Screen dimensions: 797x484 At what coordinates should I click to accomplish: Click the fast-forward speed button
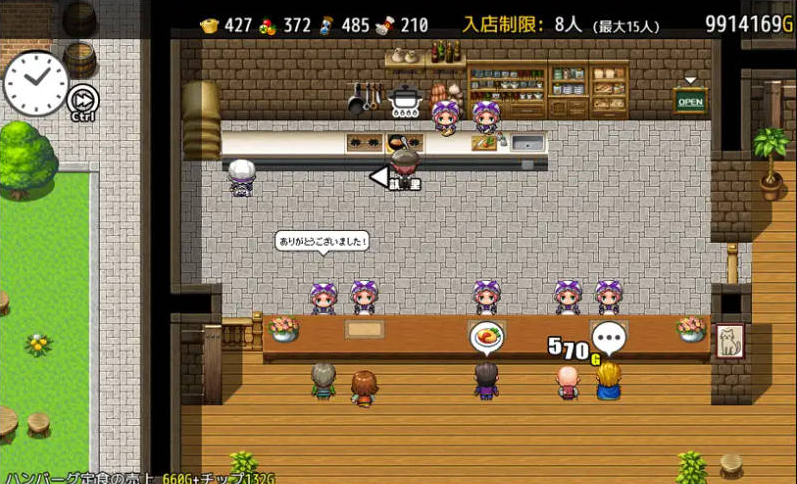(x=82, y=98)
